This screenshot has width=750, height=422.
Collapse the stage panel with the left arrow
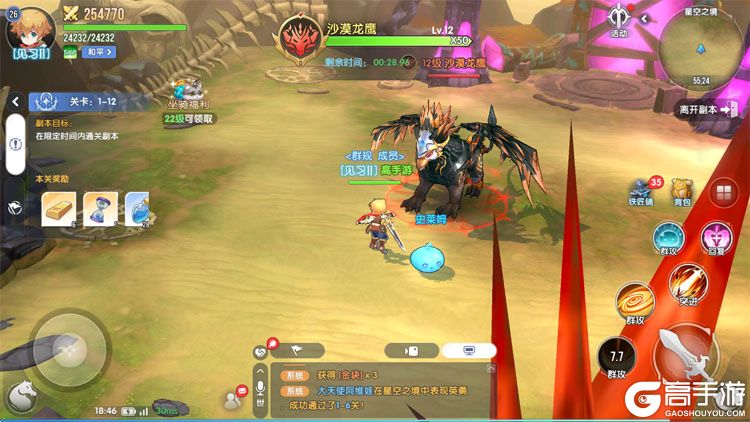pos(16,101)
